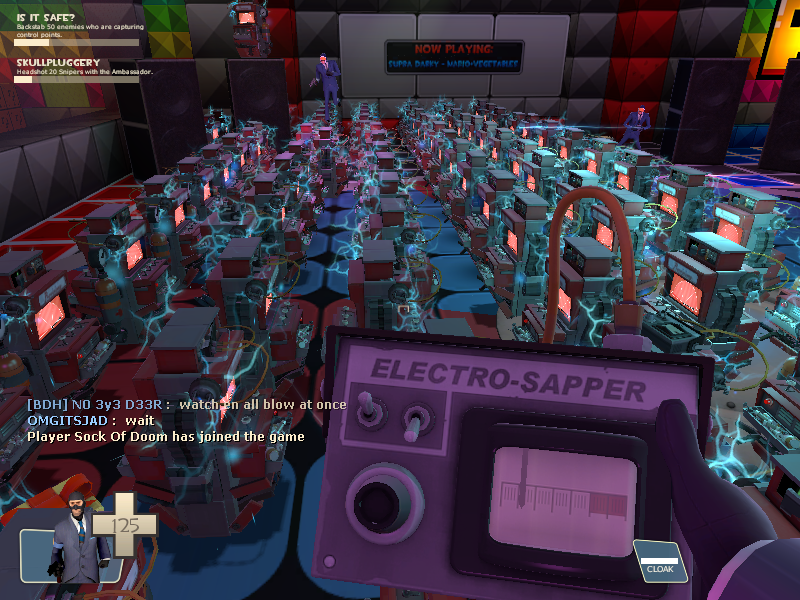Screen dimensions: 800x600
Task: Select the Skullpluggery achievement tracker
Action: click(x=75, y=72)
